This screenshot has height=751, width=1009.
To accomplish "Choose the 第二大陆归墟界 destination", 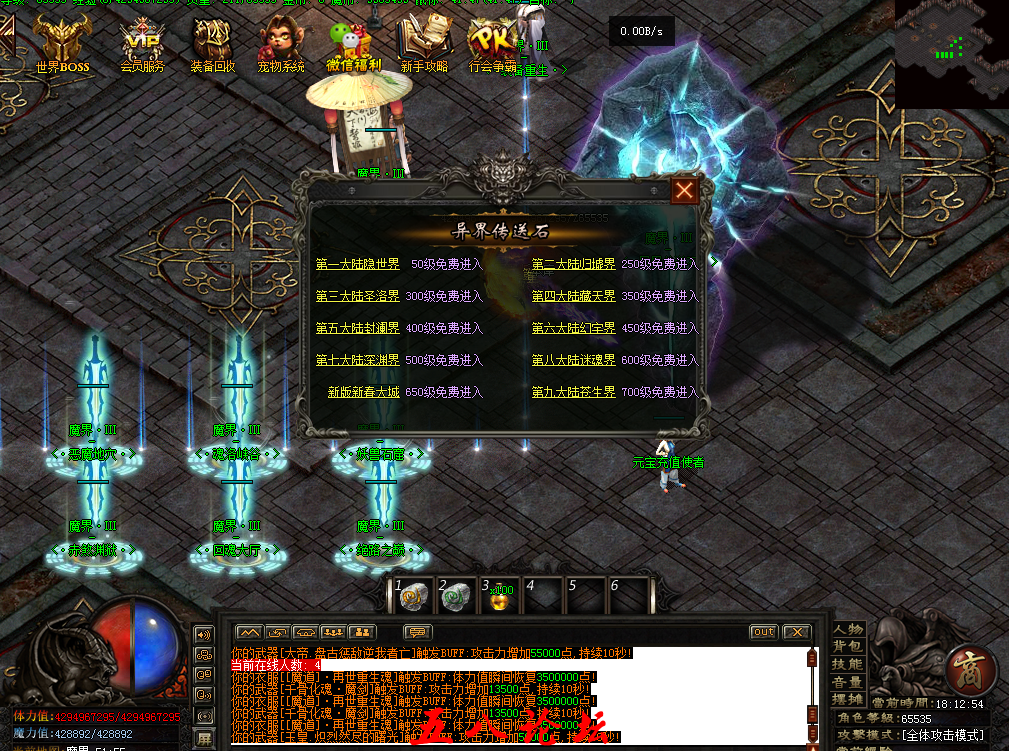I will coord(573,264).
